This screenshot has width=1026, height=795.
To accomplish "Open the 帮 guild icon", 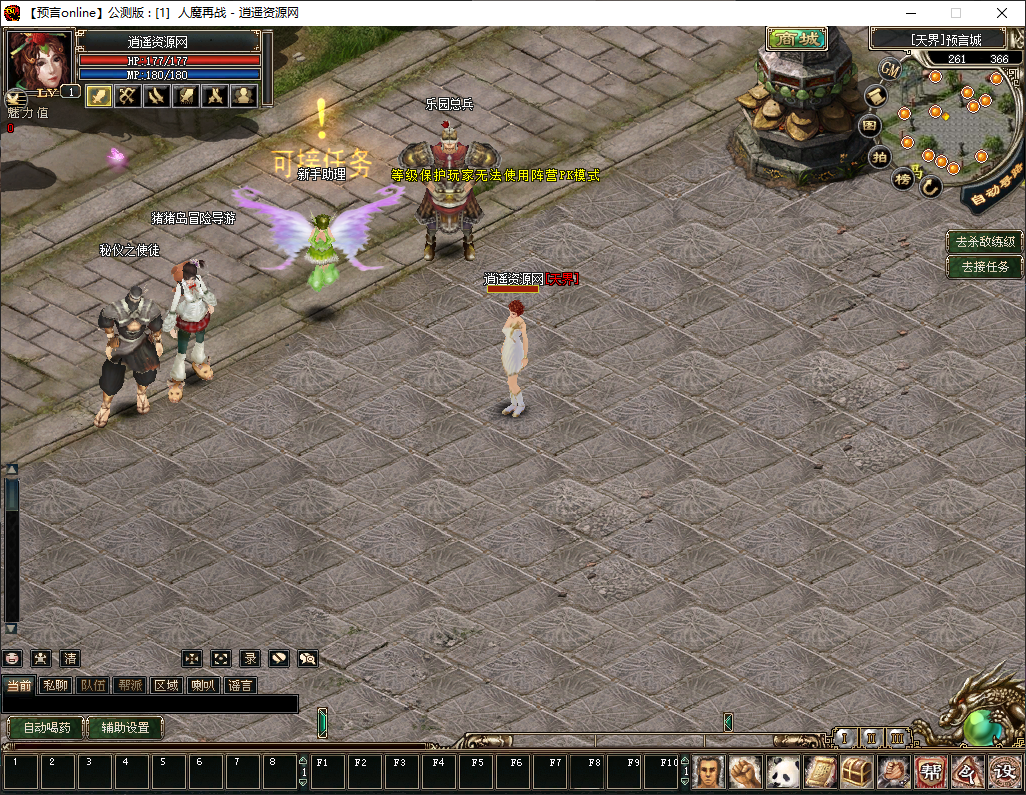I will tap(930, 771).
